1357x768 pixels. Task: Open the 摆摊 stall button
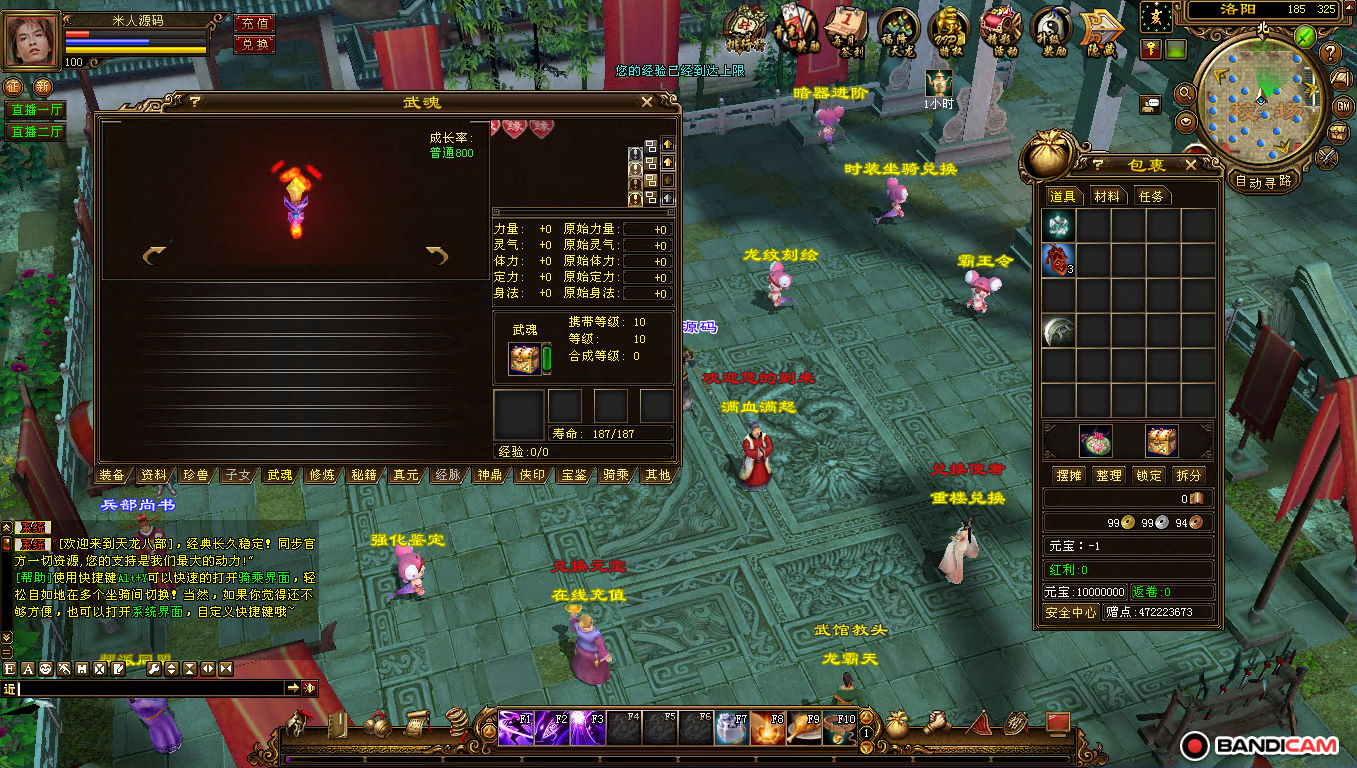(1068, 475)
